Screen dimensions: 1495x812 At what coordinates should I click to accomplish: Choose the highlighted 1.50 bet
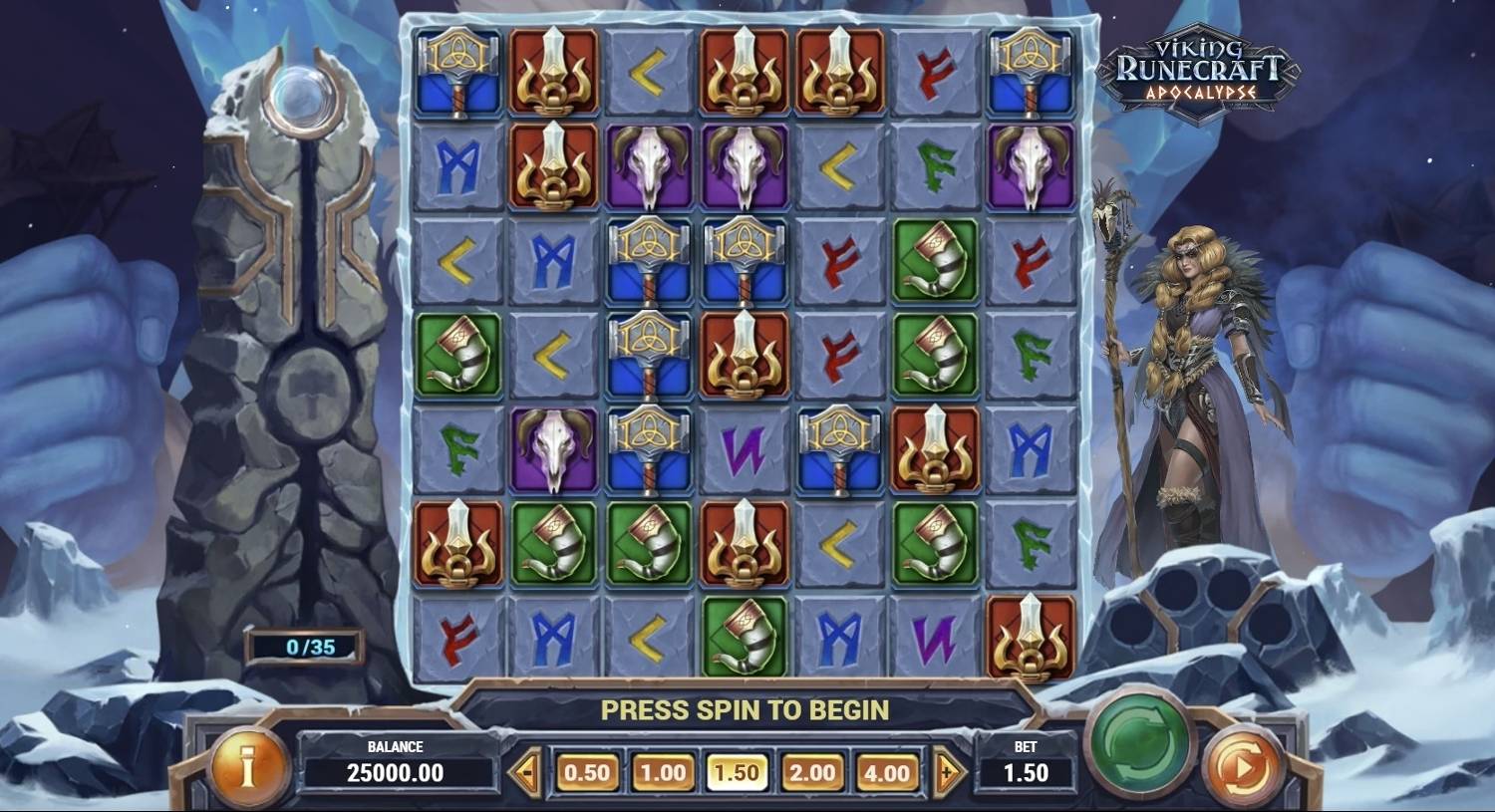tap(738, 770)
